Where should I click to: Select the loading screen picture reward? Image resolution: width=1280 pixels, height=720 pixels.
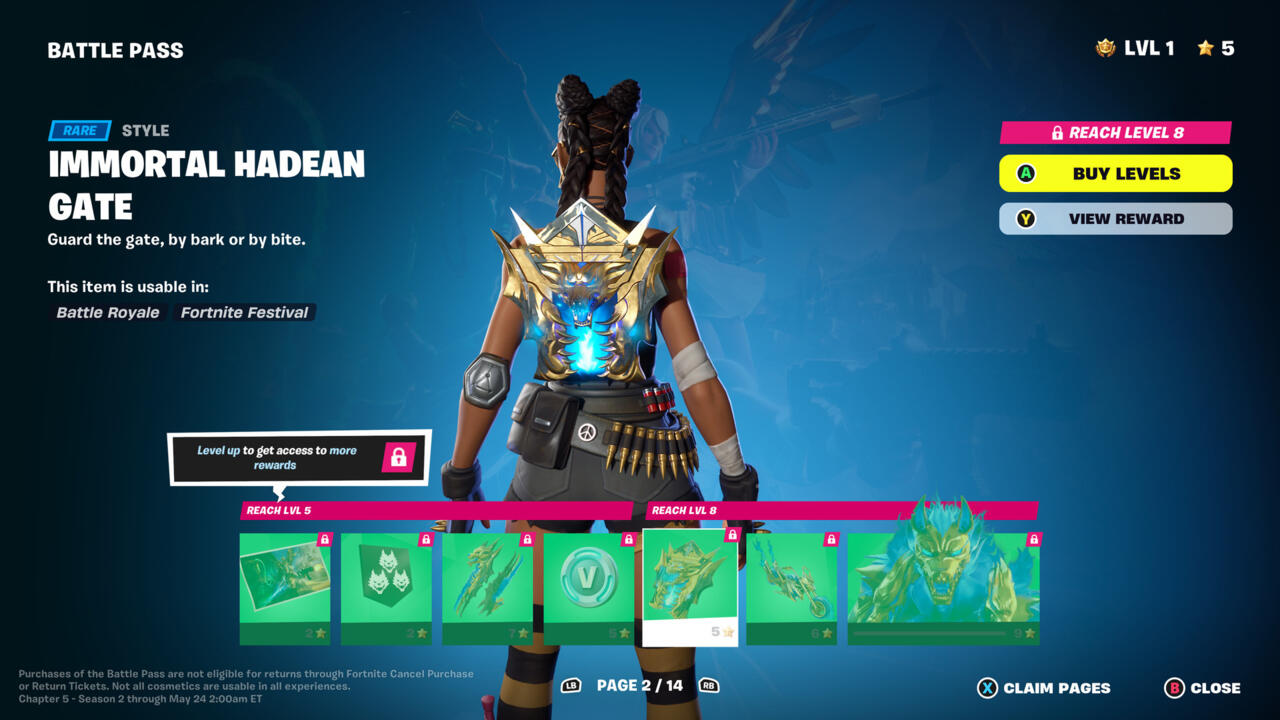(x=285, y=588)
